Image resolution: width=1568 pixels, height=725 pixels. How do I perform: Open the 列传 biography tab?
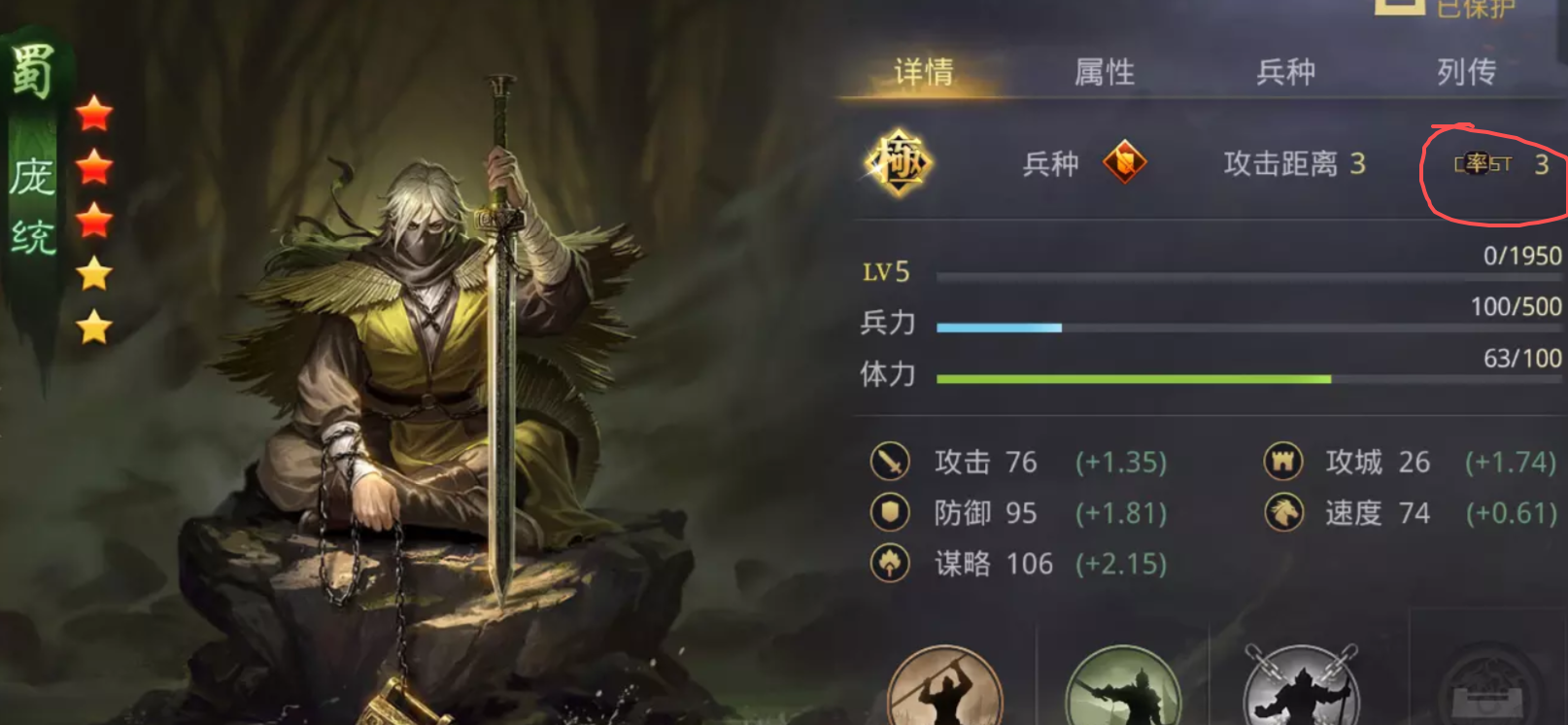[1464, 71]
